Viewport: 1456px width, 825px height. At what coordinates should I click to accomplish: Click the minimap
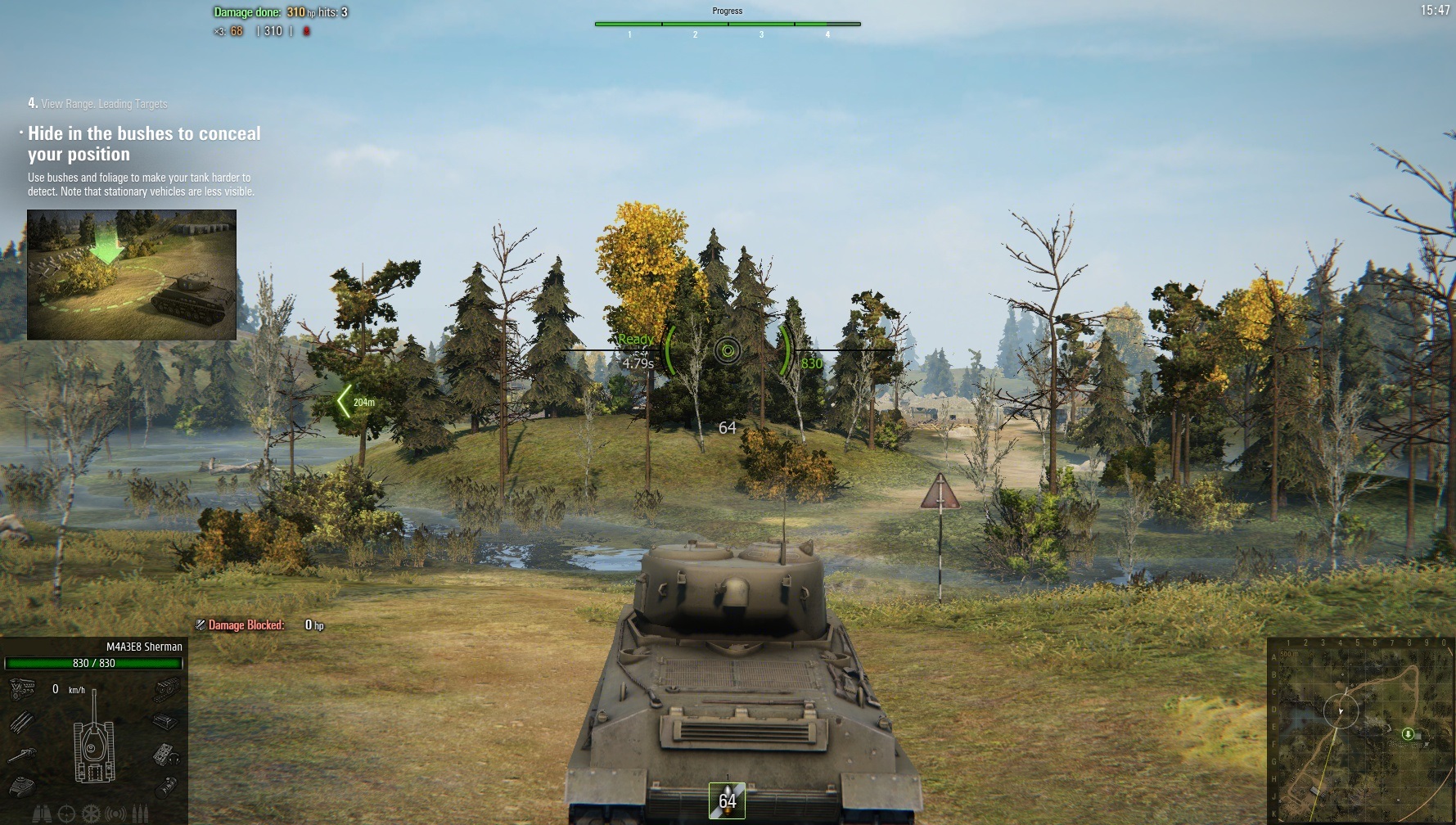(x=1359, y=731)
